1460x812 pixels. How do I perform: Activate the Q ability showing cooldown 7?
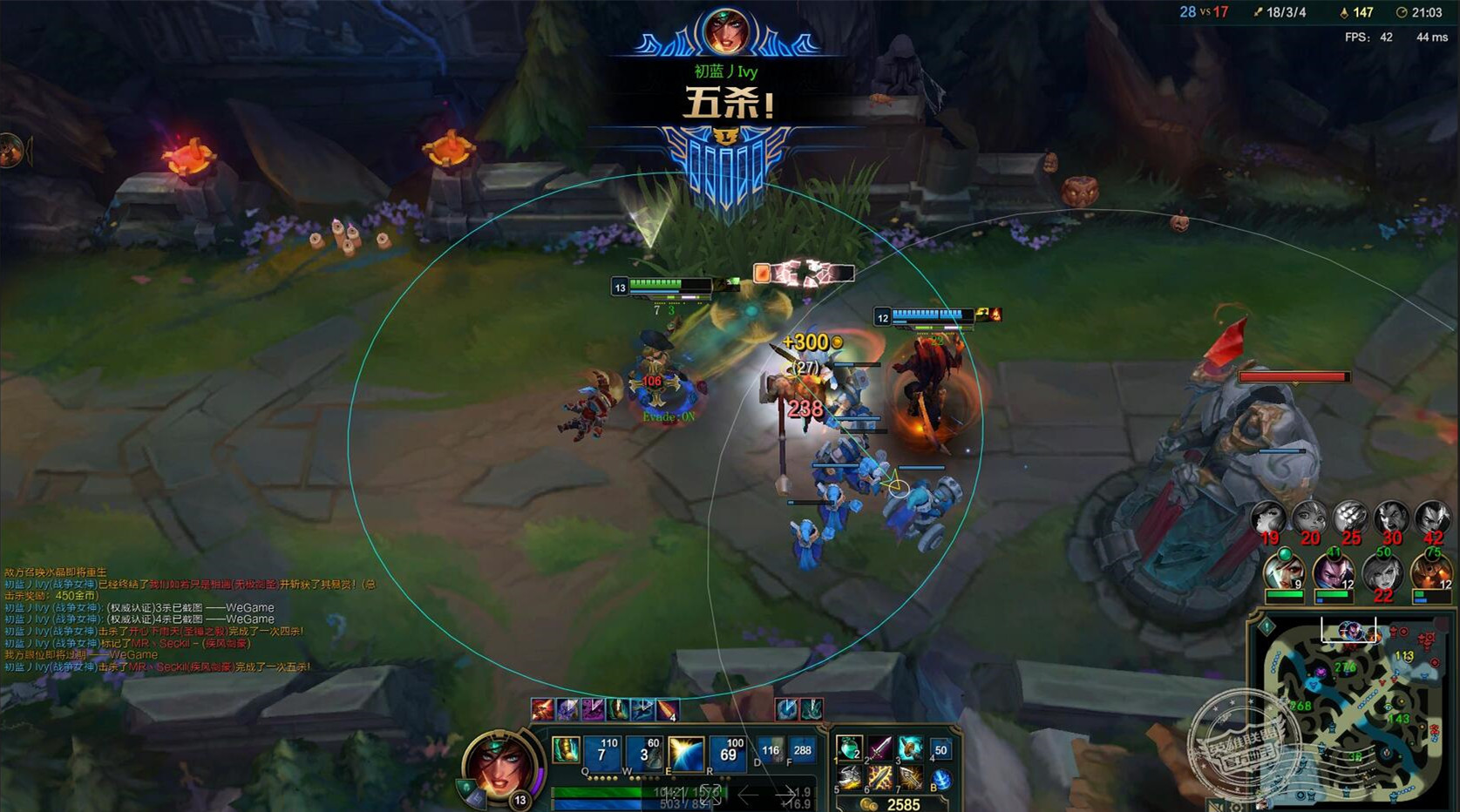coord(602,753)
